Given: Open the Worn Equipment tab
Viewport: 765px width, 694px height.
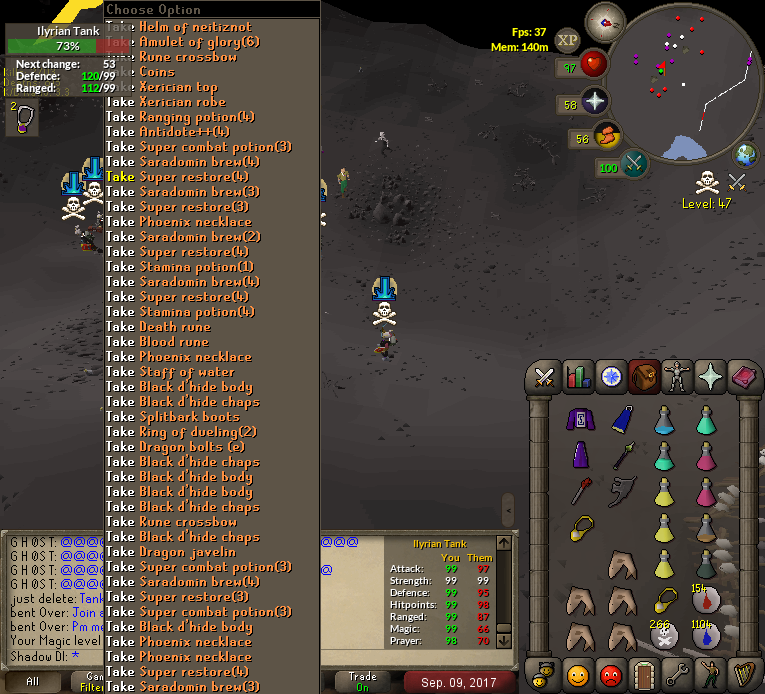Looking at the screenshot, I should pyautogui.click(x=678, y=377).
